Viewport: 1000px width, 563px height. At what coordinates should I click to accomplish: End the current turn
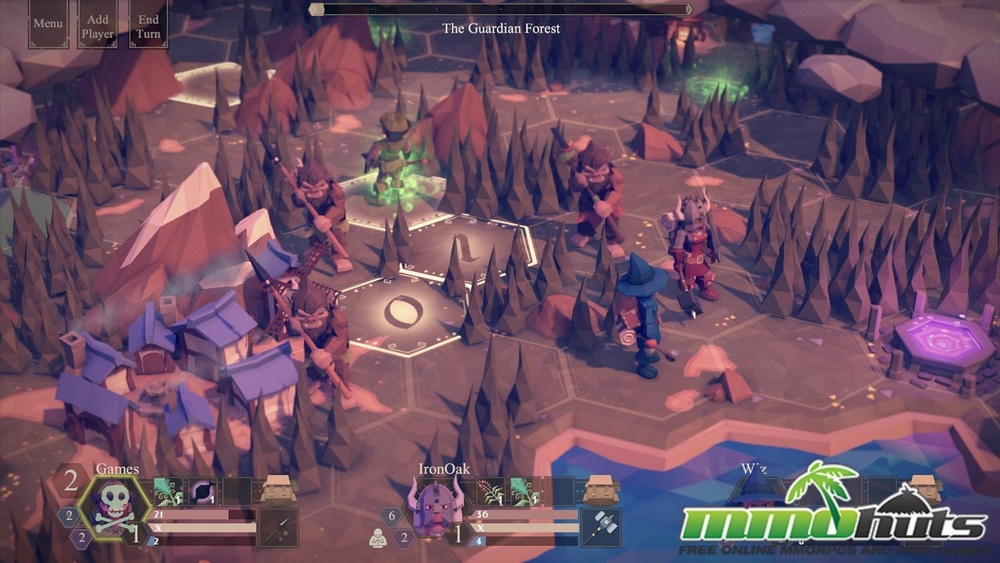tap(149, 25)
